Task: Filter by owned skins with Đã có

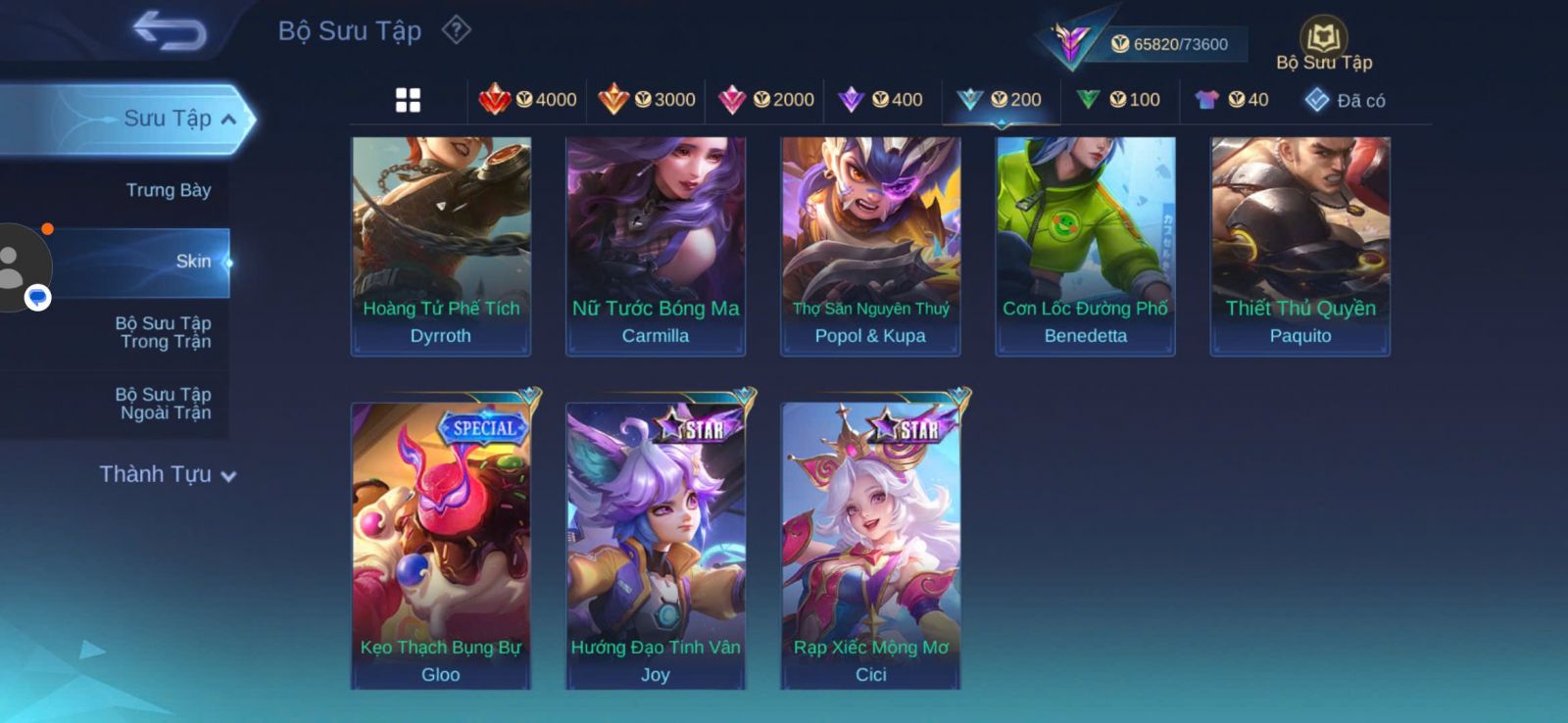Action: coord(1345,100)
